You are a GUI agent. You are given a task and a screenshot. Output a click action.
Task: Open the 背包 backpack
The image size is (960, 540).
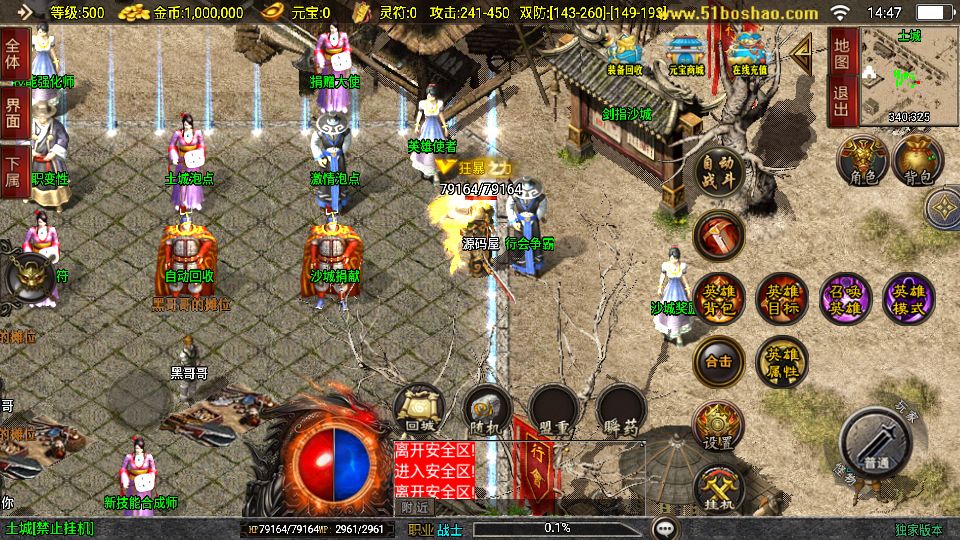(918, 161)
